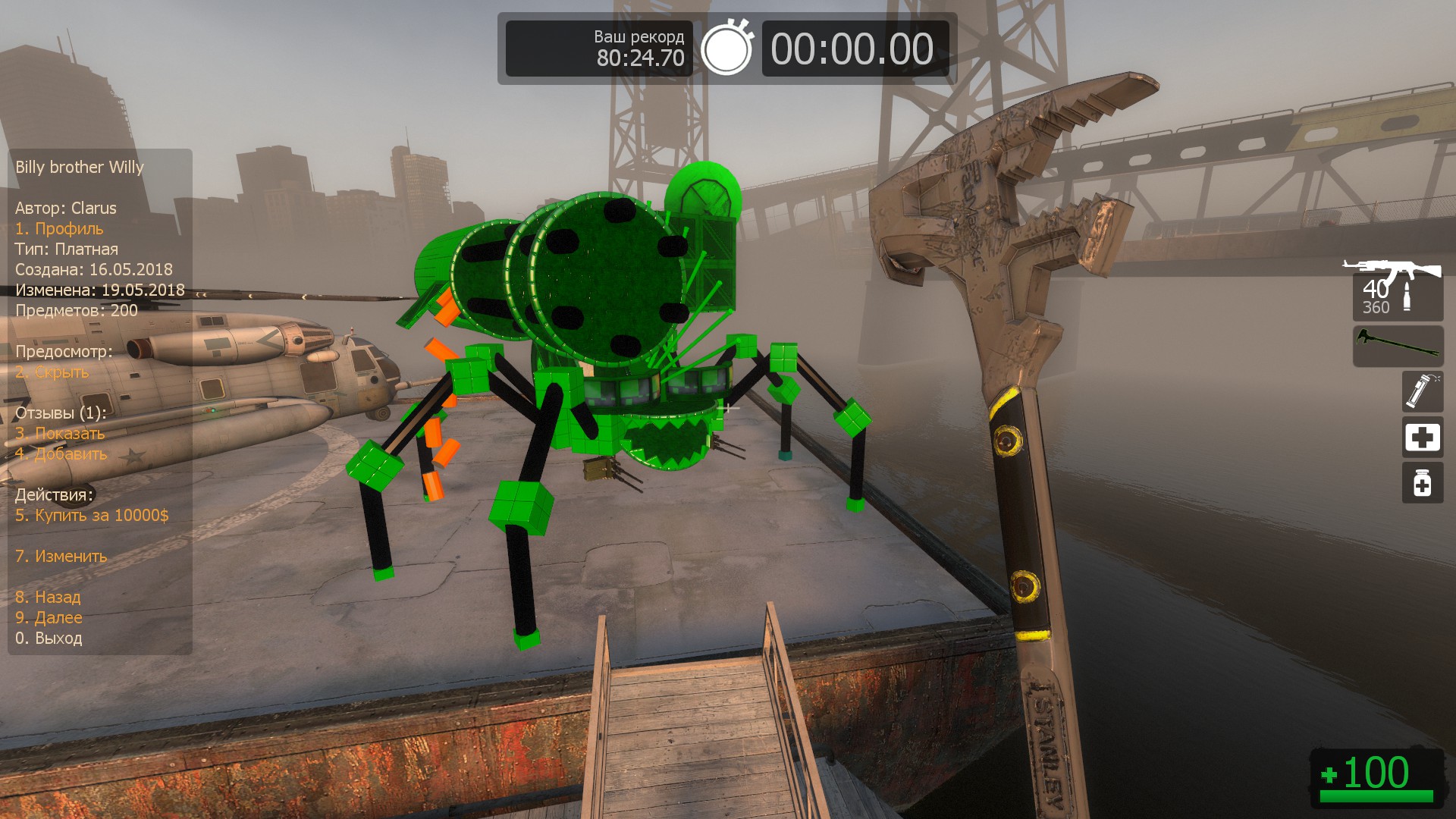This screenshot has height=819, width=1456.
Task: Select the first aid kit slot
Action: (x=1422, y=438)
